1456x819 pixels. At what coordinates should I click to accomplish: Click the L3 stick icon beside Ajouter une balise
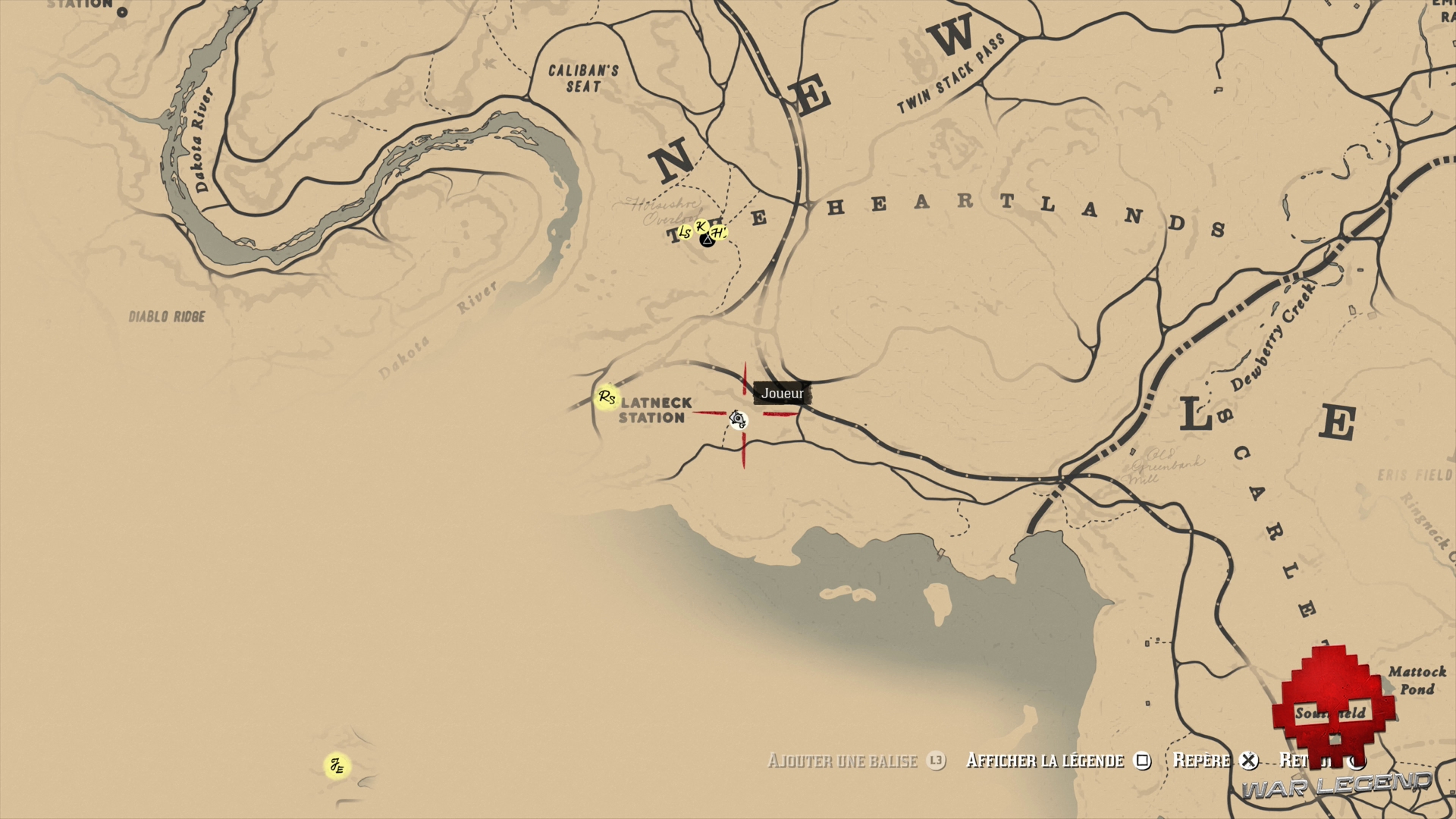935,761
